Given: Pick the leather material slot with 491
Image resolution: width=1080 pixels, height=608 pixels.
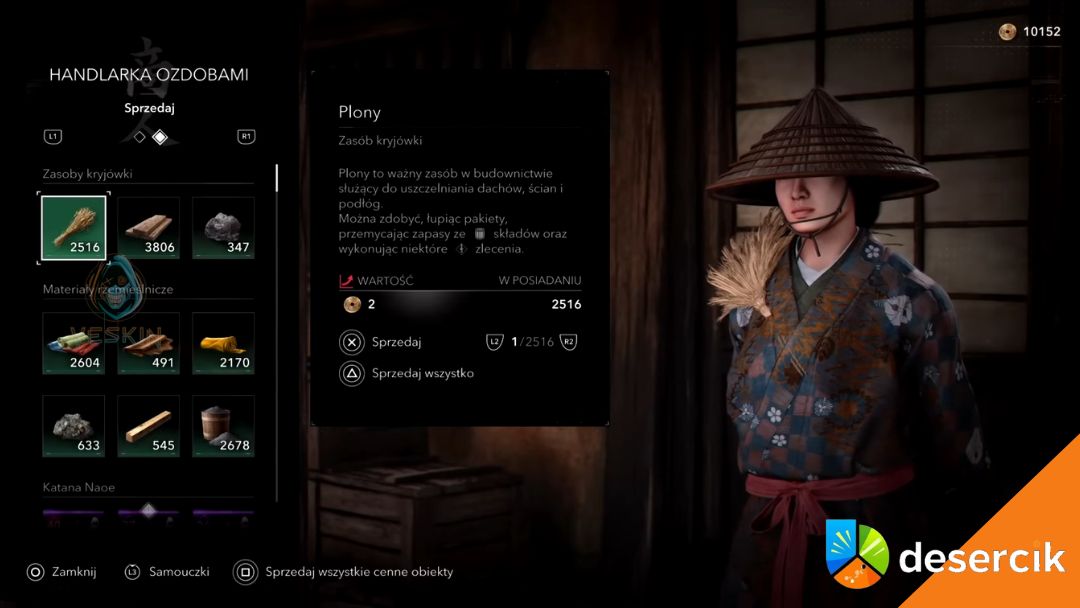Looking at the screenshot, I should [x=149, y=343].
